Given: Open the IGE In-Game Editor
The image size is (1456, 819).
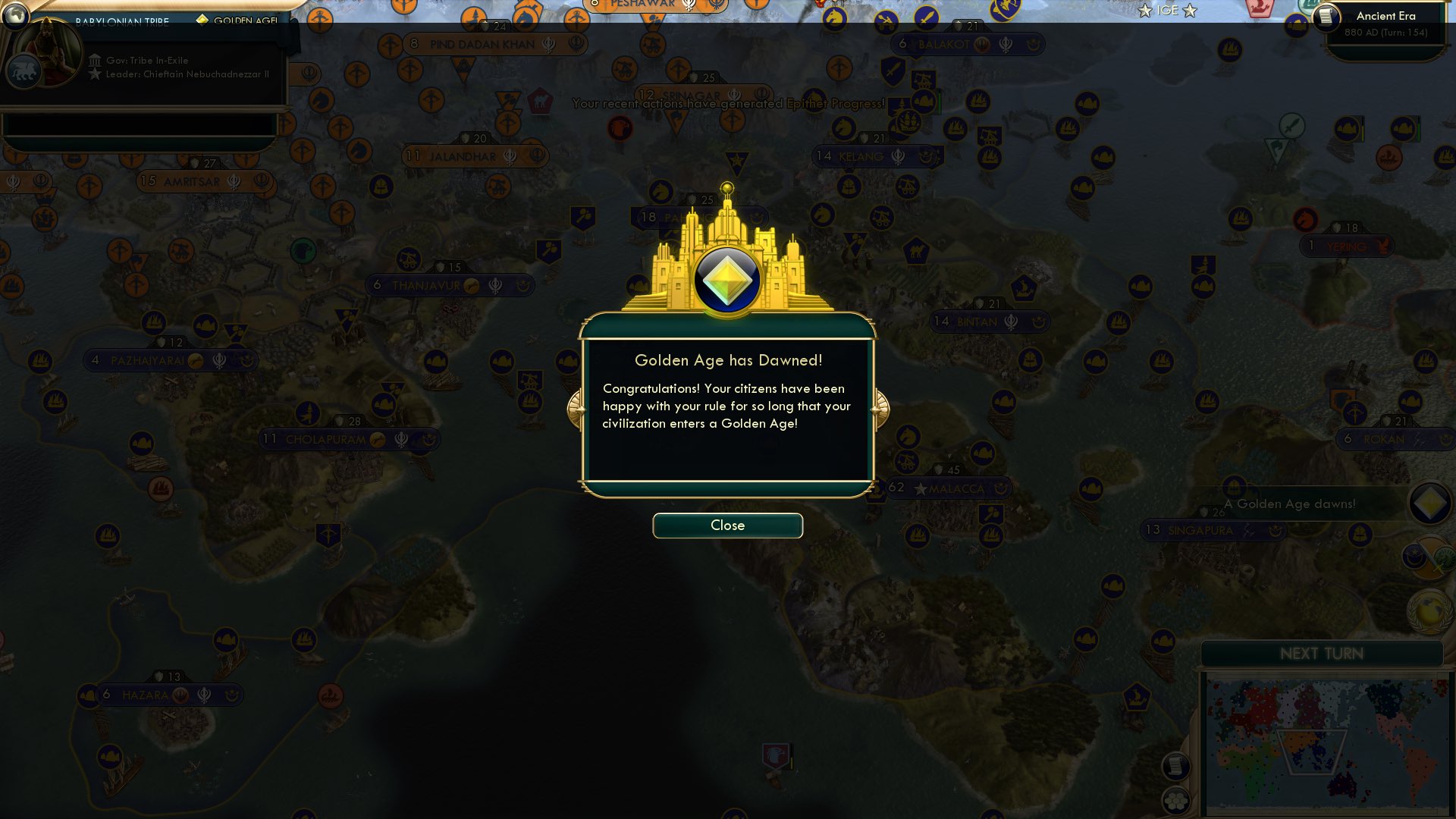Looking at the screenshot, I should point(1168,11).
